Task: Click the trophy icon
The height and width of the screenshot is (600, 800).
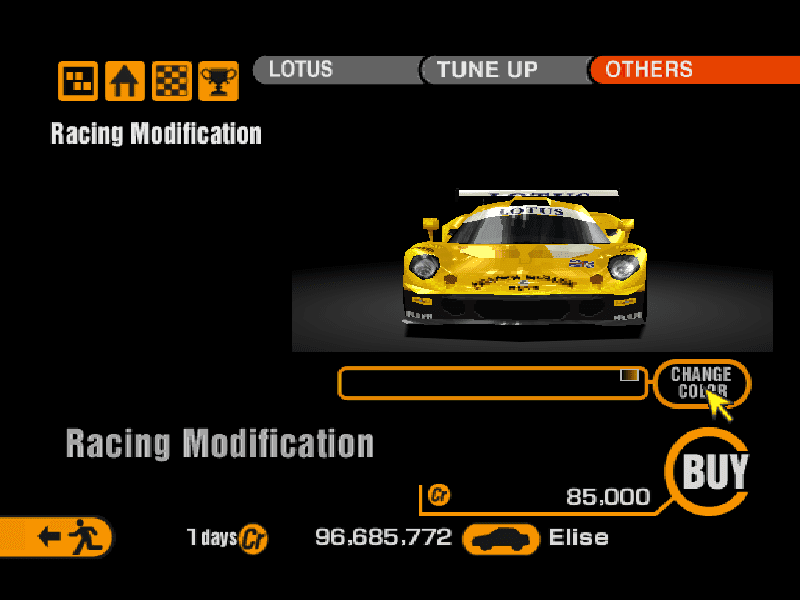Action: pos(218,81)
